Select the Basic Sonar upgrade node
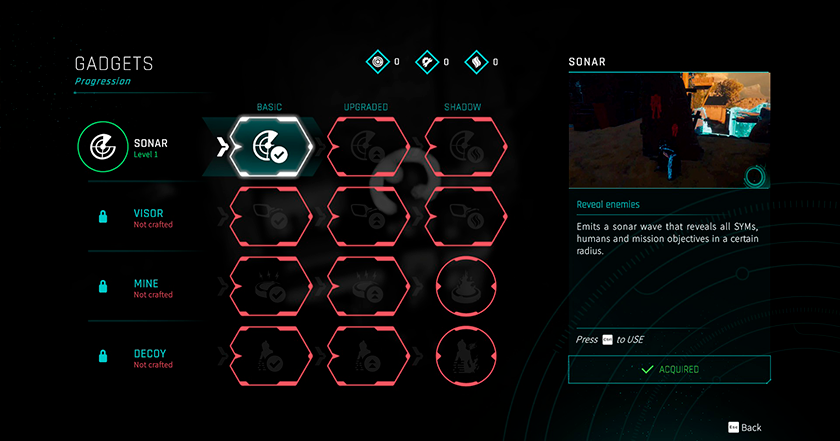The width and height of the screenshot is (840, 441). click(270, 148)
